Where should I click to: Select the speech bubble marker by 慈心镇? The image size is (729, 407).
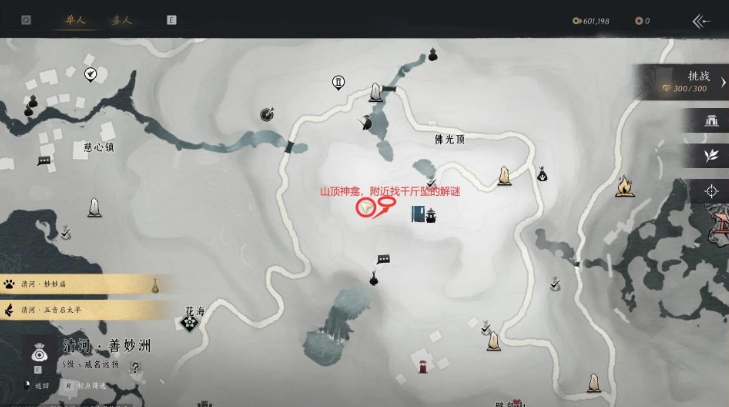point(44,160)
